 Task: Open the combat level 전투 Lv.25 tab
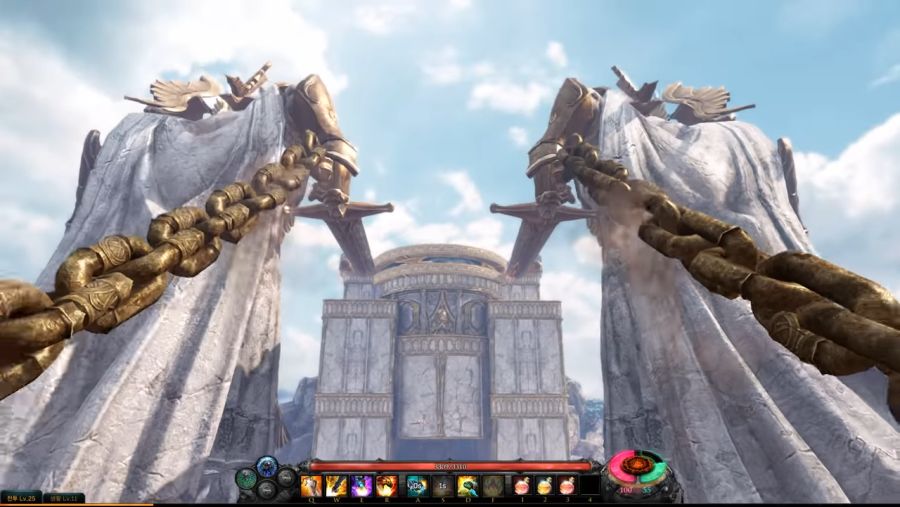(x=21, y=497)
